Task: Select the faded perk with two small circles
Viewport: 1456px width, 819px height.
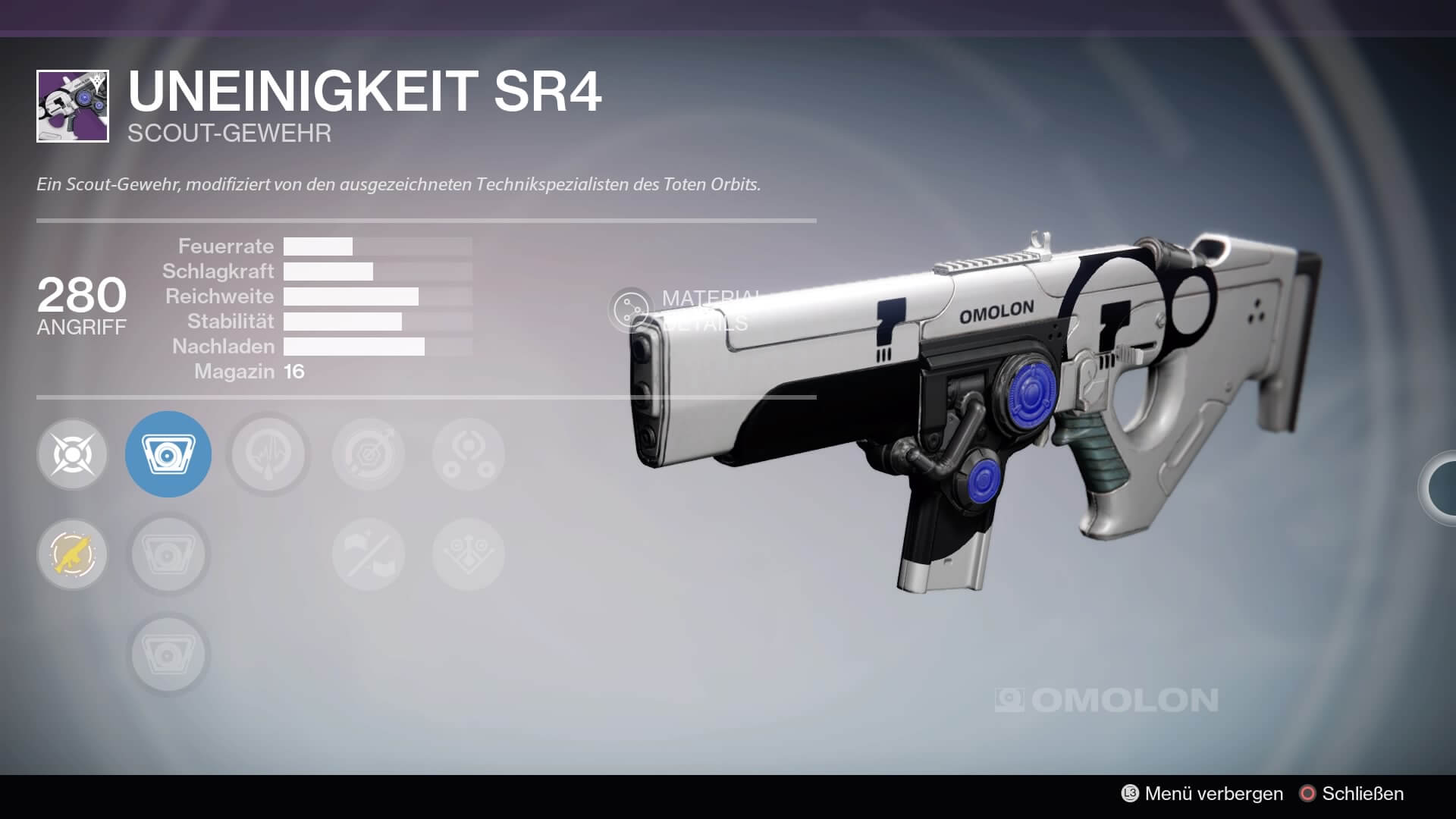Action: (469, 454)
